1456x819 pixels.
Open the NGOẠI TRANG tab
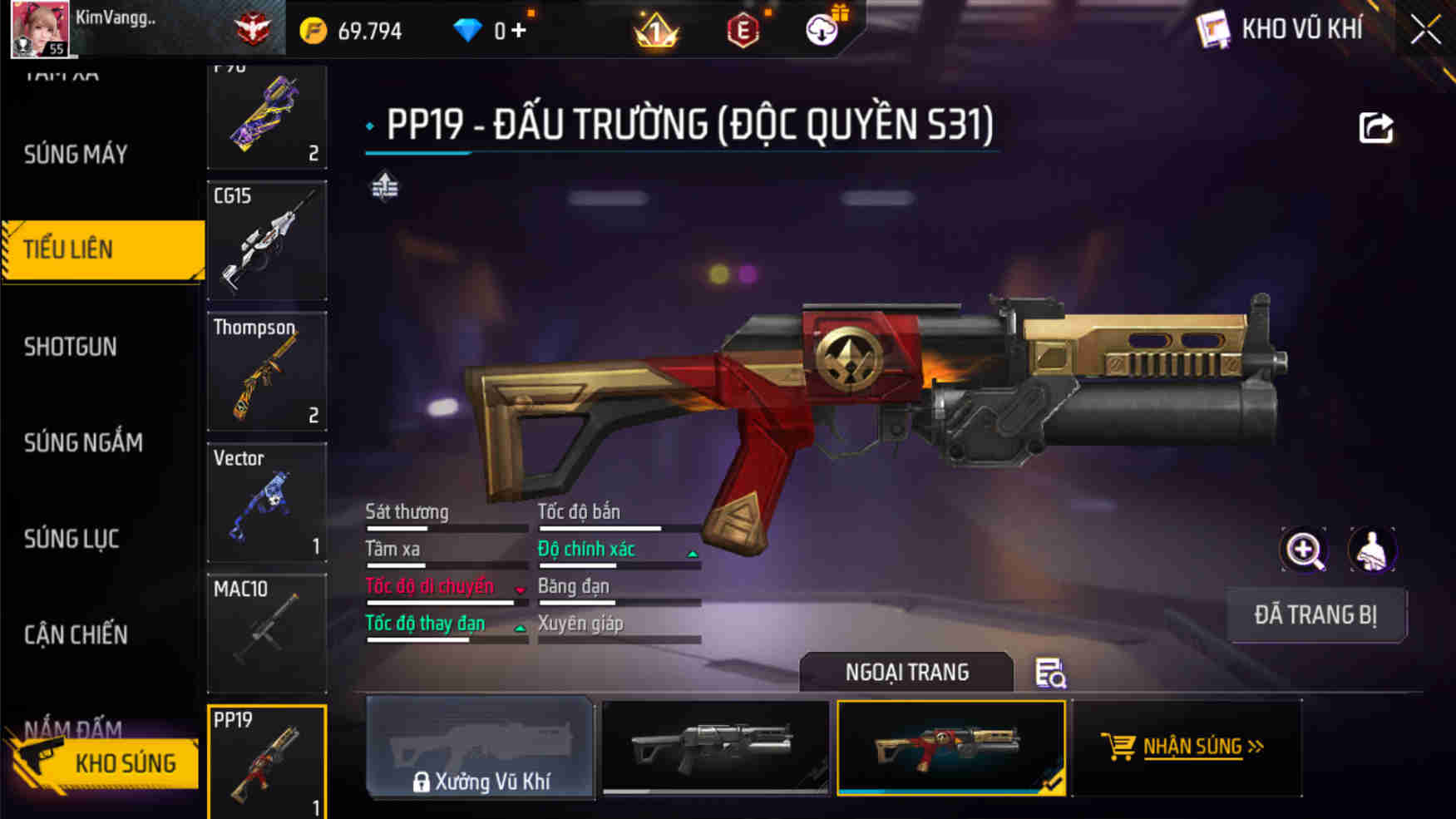tap(906, 672)
